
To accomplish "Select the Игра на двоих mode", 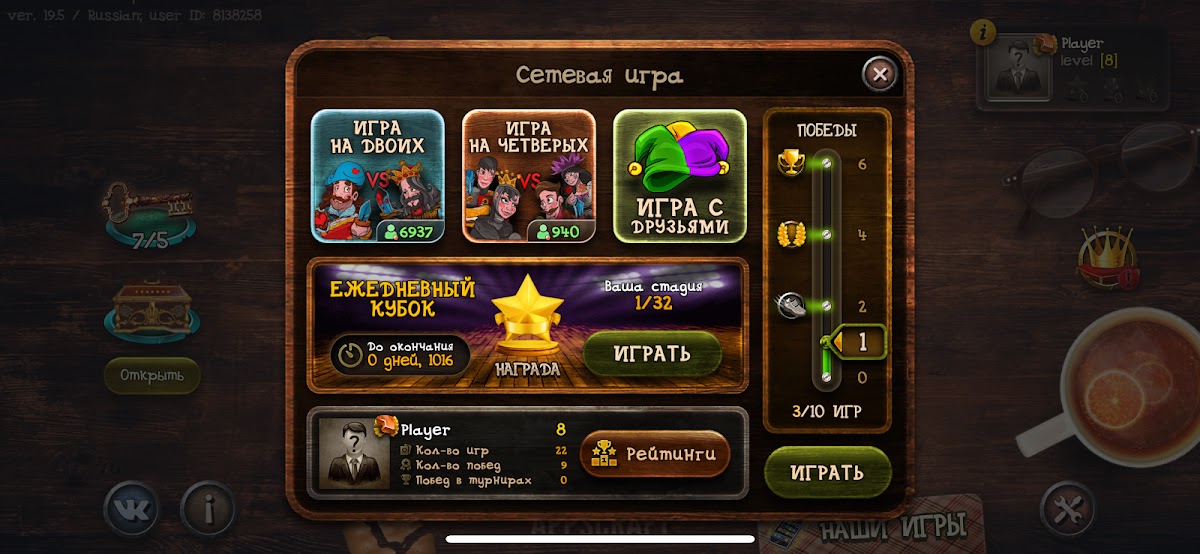I will [378, 175].
